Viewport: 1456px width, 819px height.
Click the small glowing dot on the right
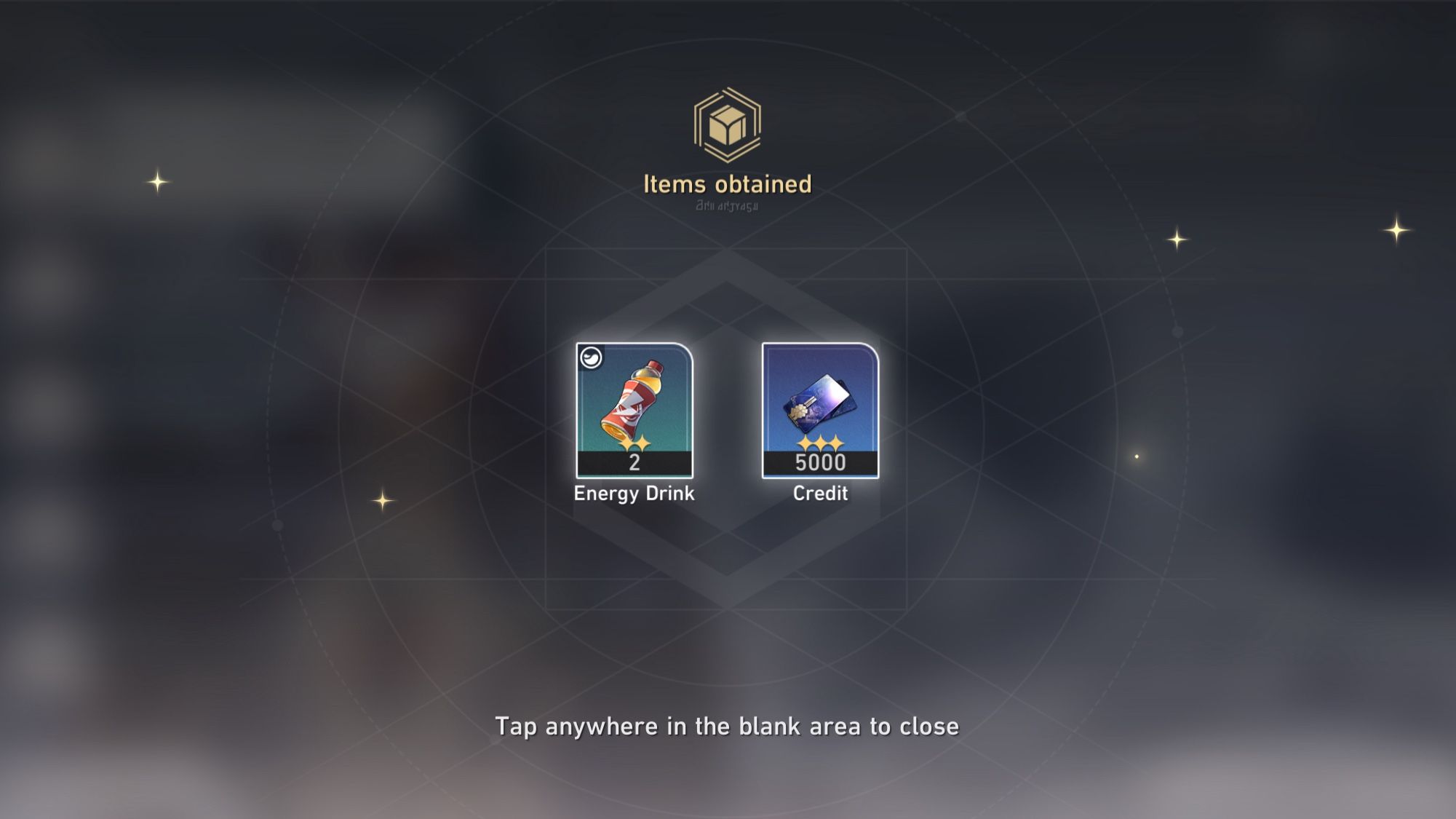coord(1137,457)
